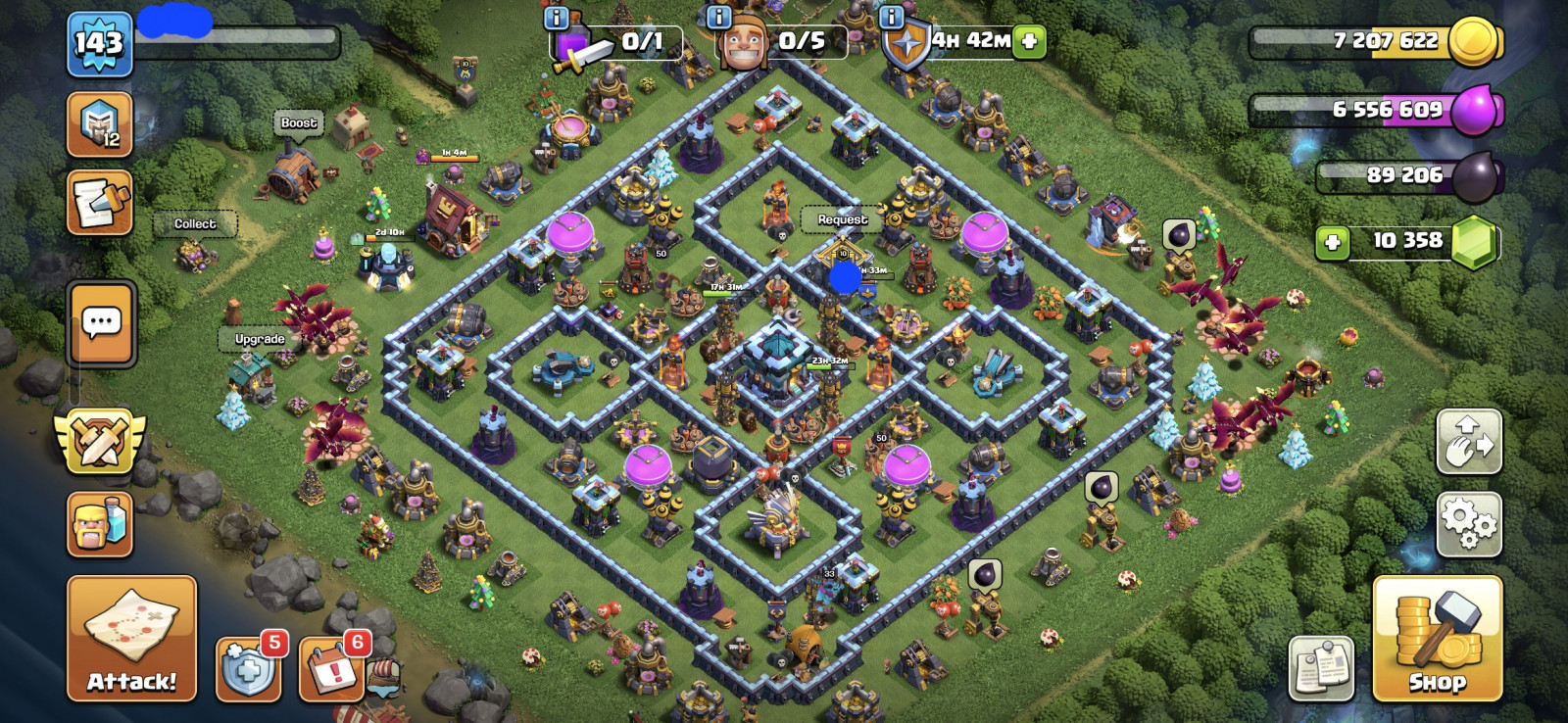
Task: Add gems with the green plus button
Action: coord(1332,241)
